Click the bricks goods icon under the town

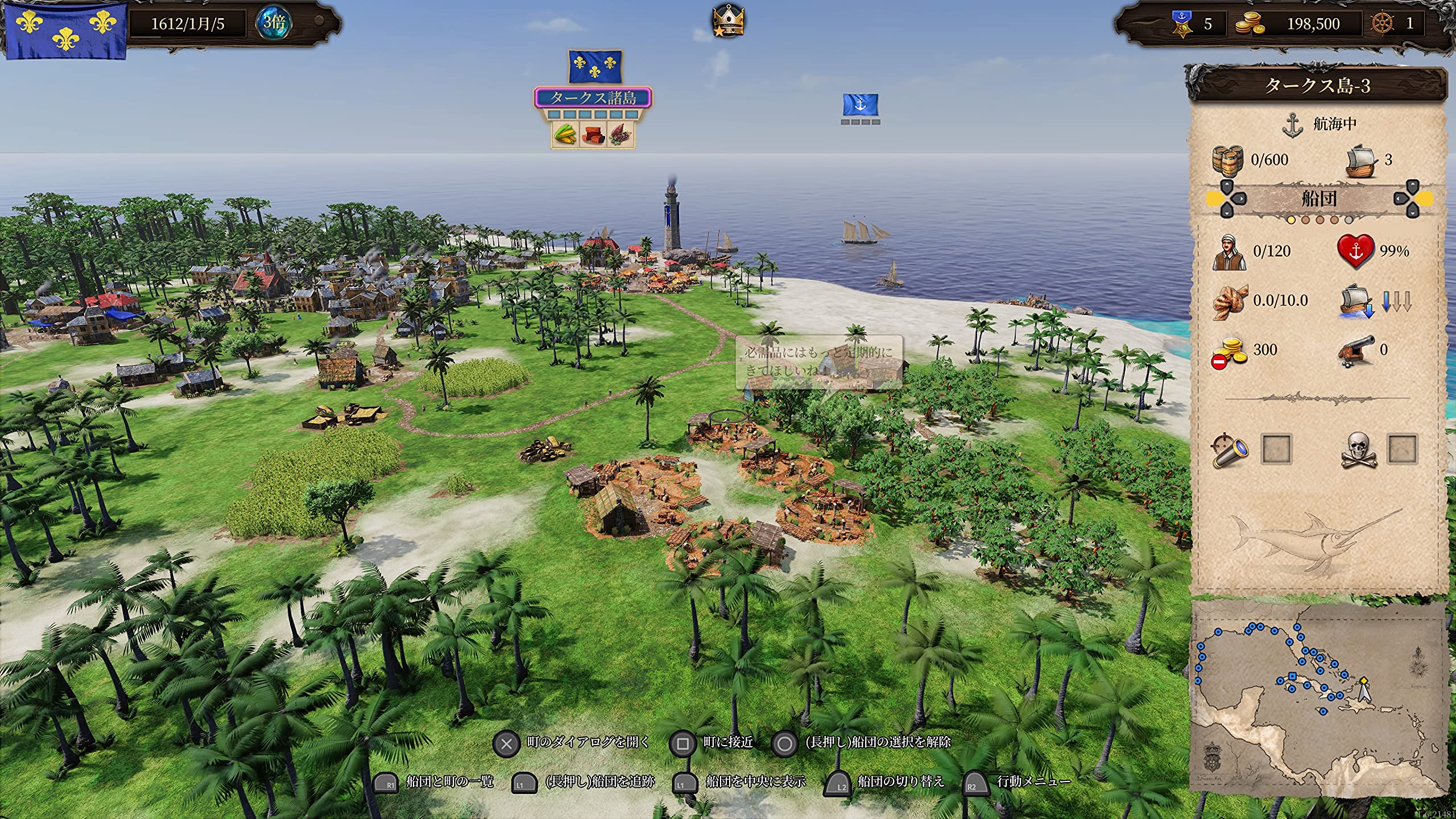(x=593, y=135)
